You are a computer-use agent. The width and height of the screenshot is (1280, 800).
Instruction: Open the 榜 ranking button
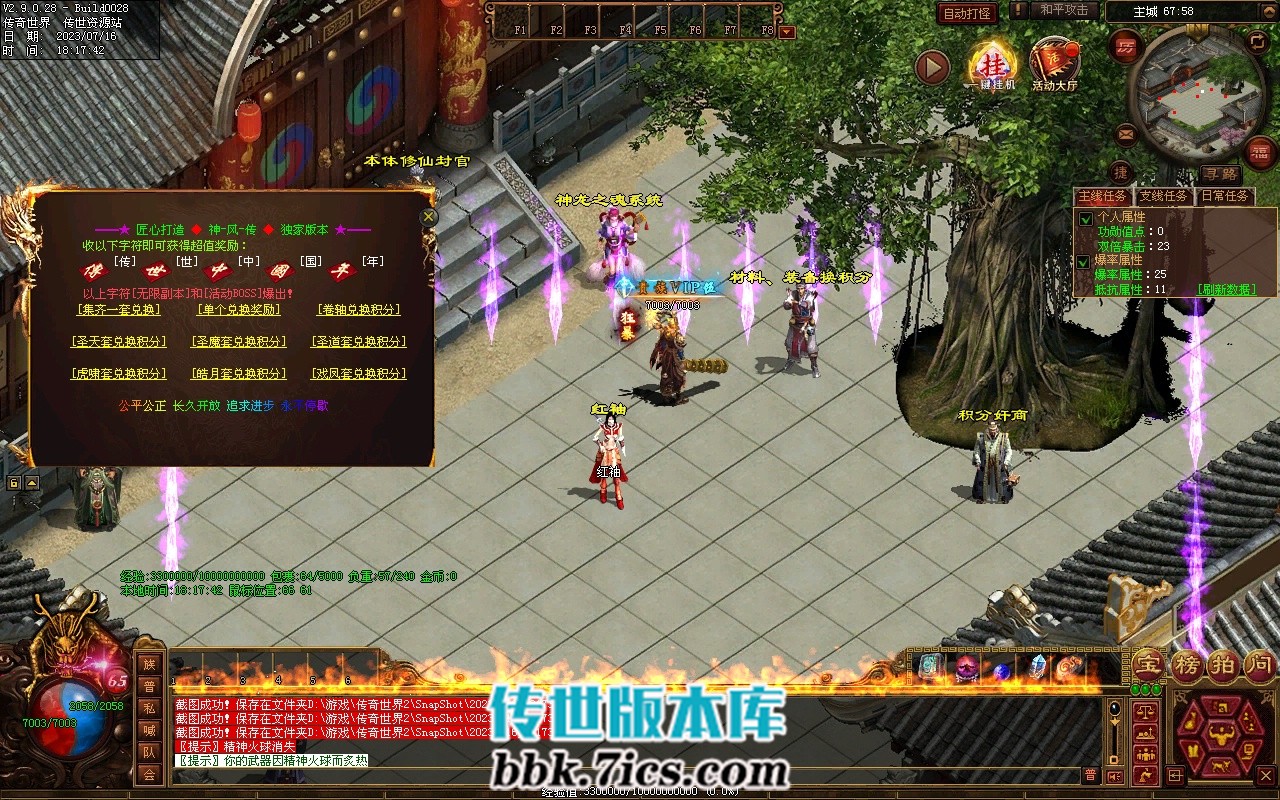point(1186,665)
